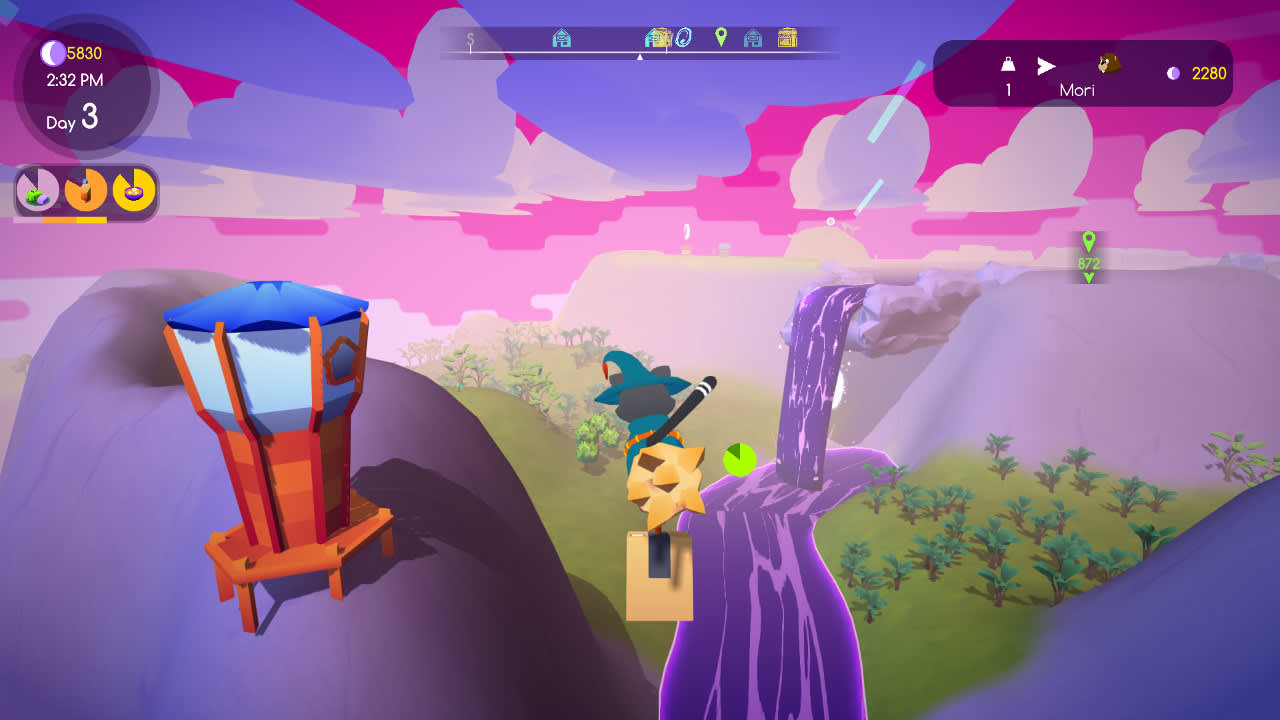Click the teal egg icon on the progress bar
The image size is (1280, 720).
684,38
